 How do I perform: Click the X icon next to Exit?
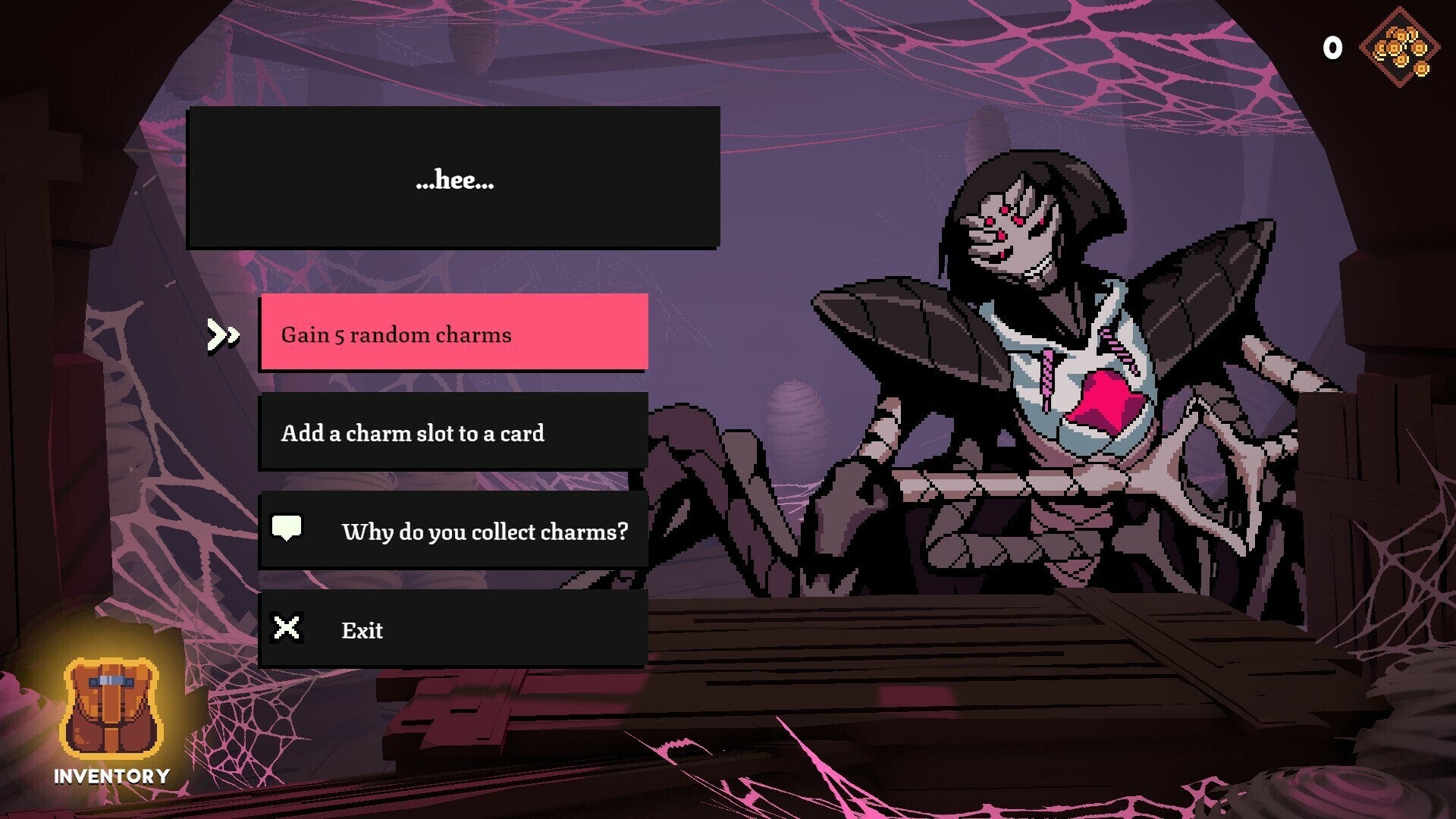(x=287, y=629)
